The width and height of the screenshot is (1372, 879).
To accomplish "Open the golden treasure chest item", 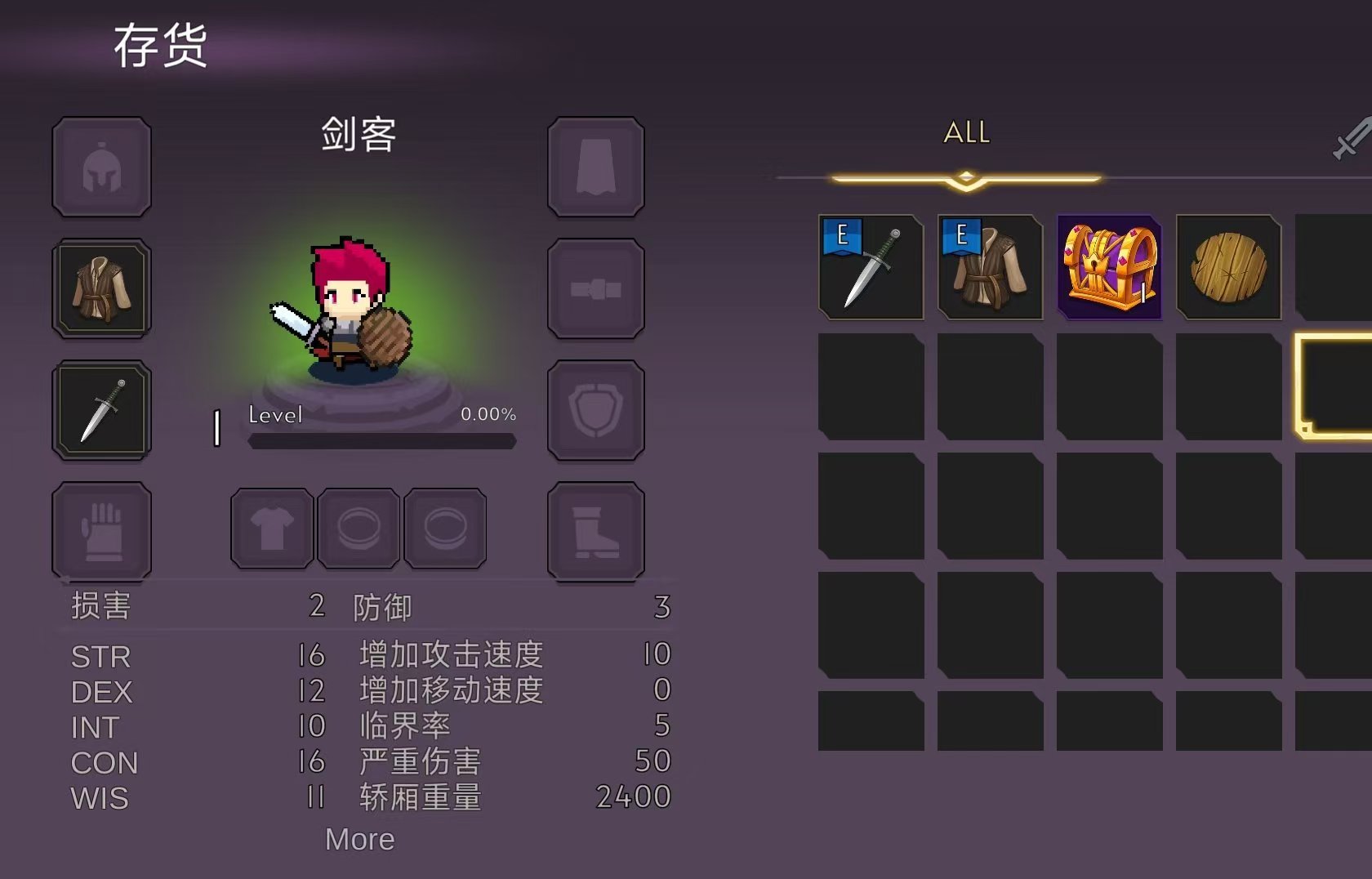I will tap(1108, 268).
